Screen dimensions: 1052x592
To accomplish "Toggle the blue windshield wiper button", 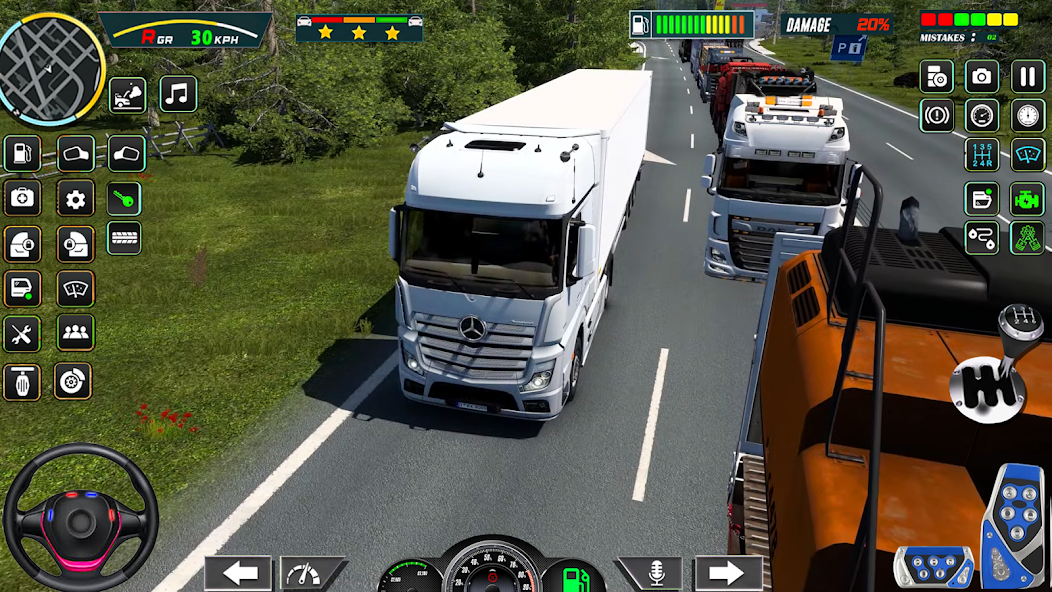I will click(x=1027, y=154).
